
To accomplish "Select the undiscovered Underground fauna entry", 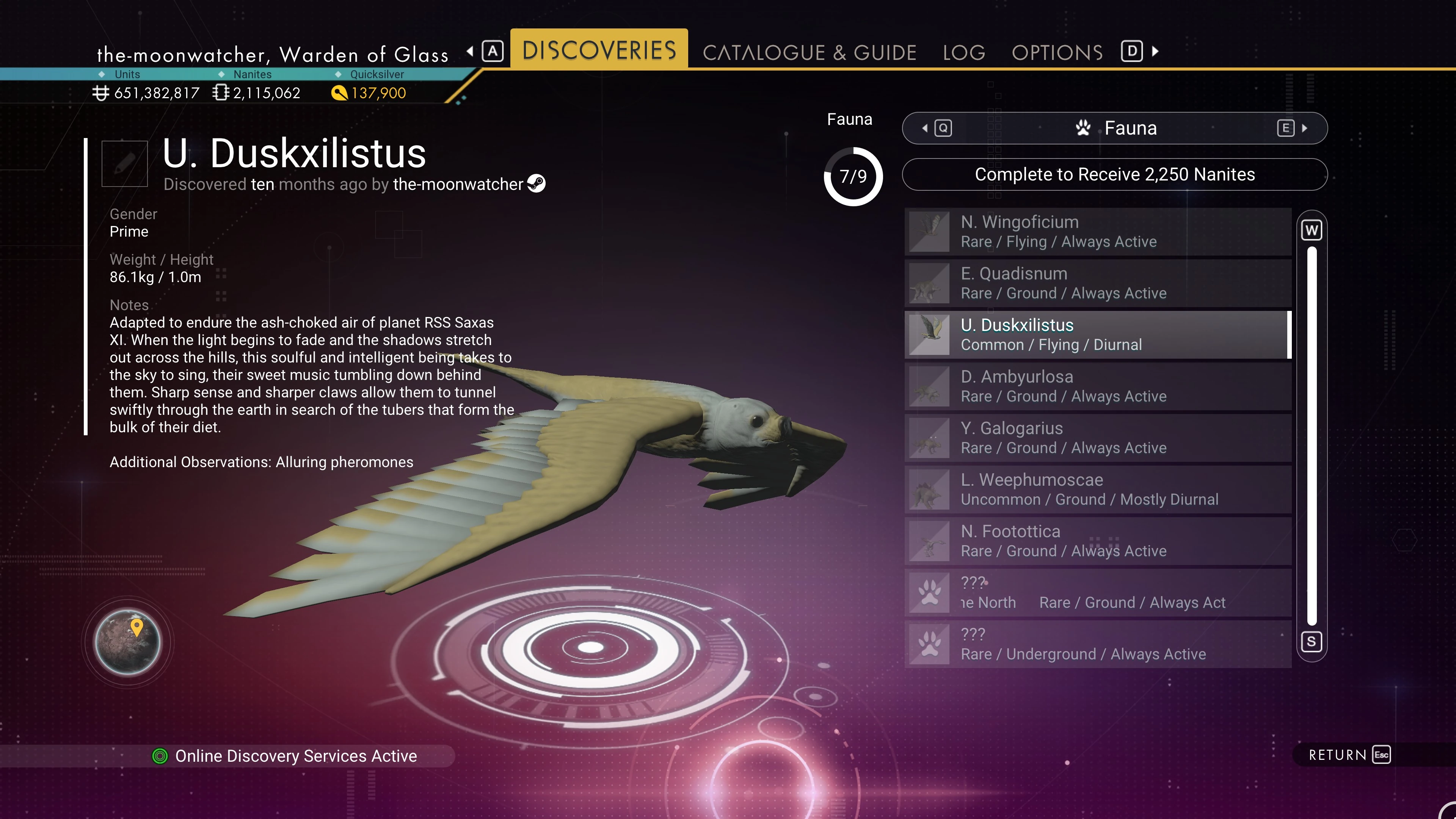I will click(1097, 644).
